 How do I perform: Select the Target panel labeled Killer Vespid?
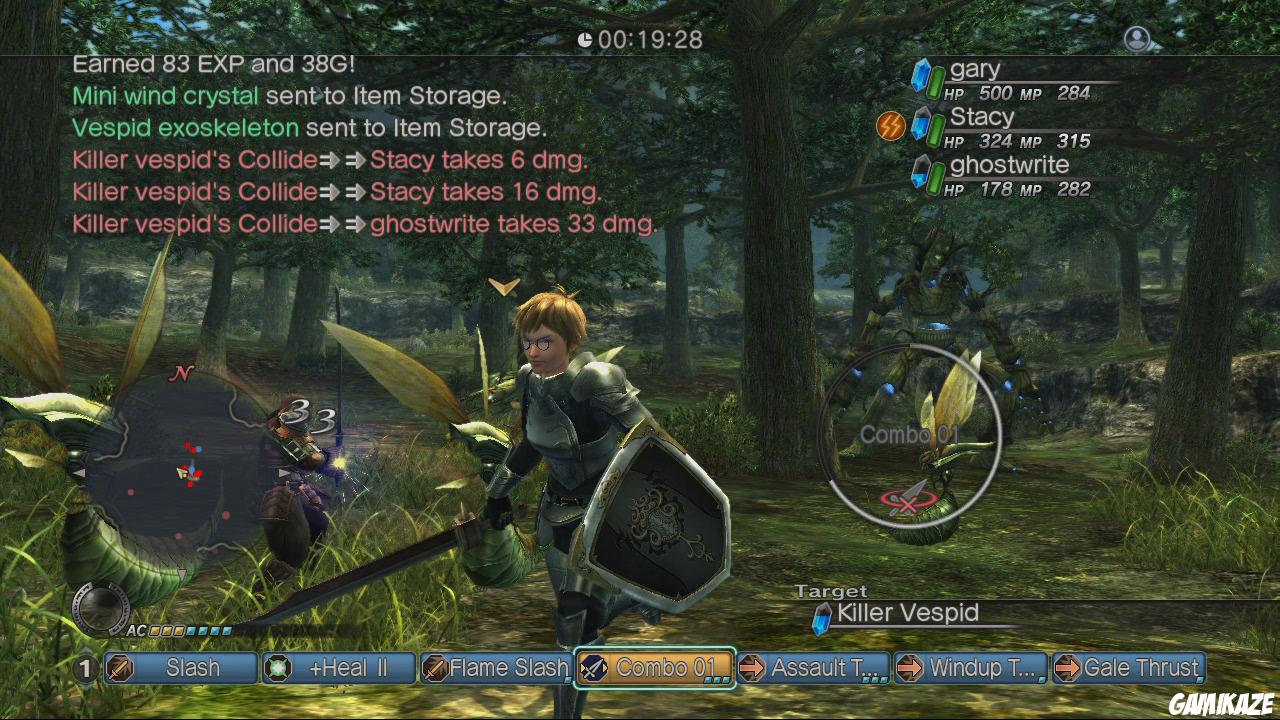[910, 613]
